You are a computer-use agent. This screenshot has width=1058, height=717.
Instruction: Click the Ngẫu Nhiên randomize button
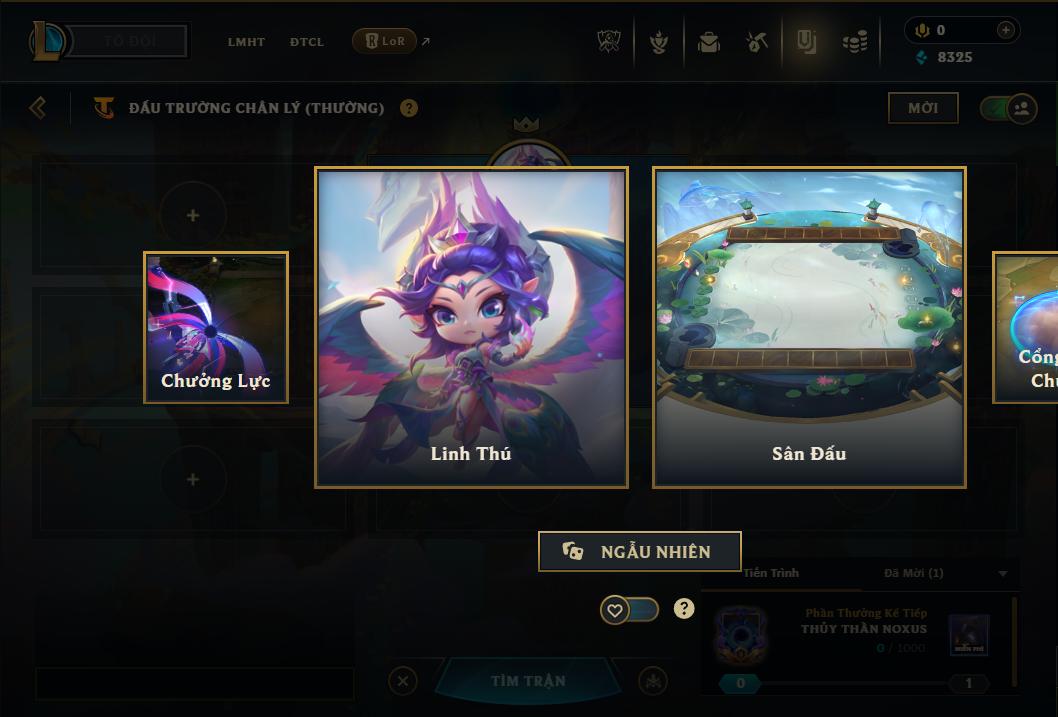pyautogui.click(x=640, y=551)
